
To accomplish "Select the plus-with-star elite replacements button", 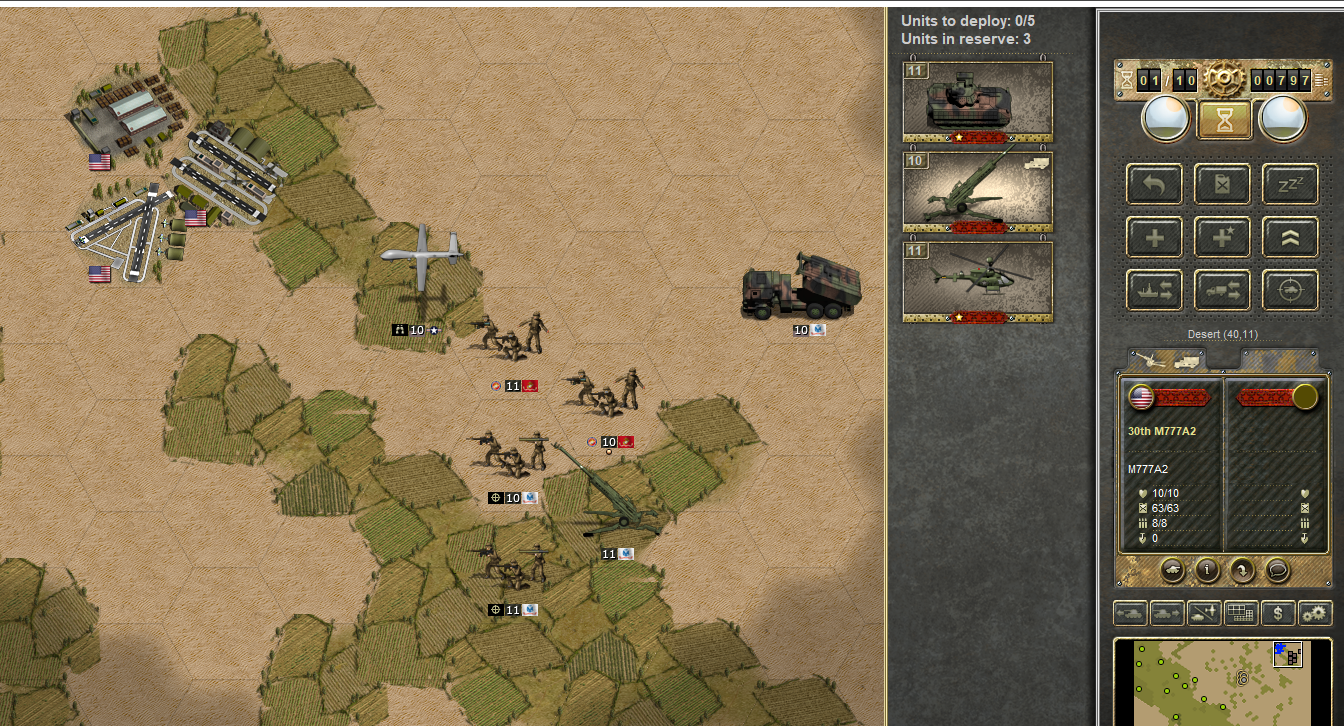I will tap(1222, 237).
